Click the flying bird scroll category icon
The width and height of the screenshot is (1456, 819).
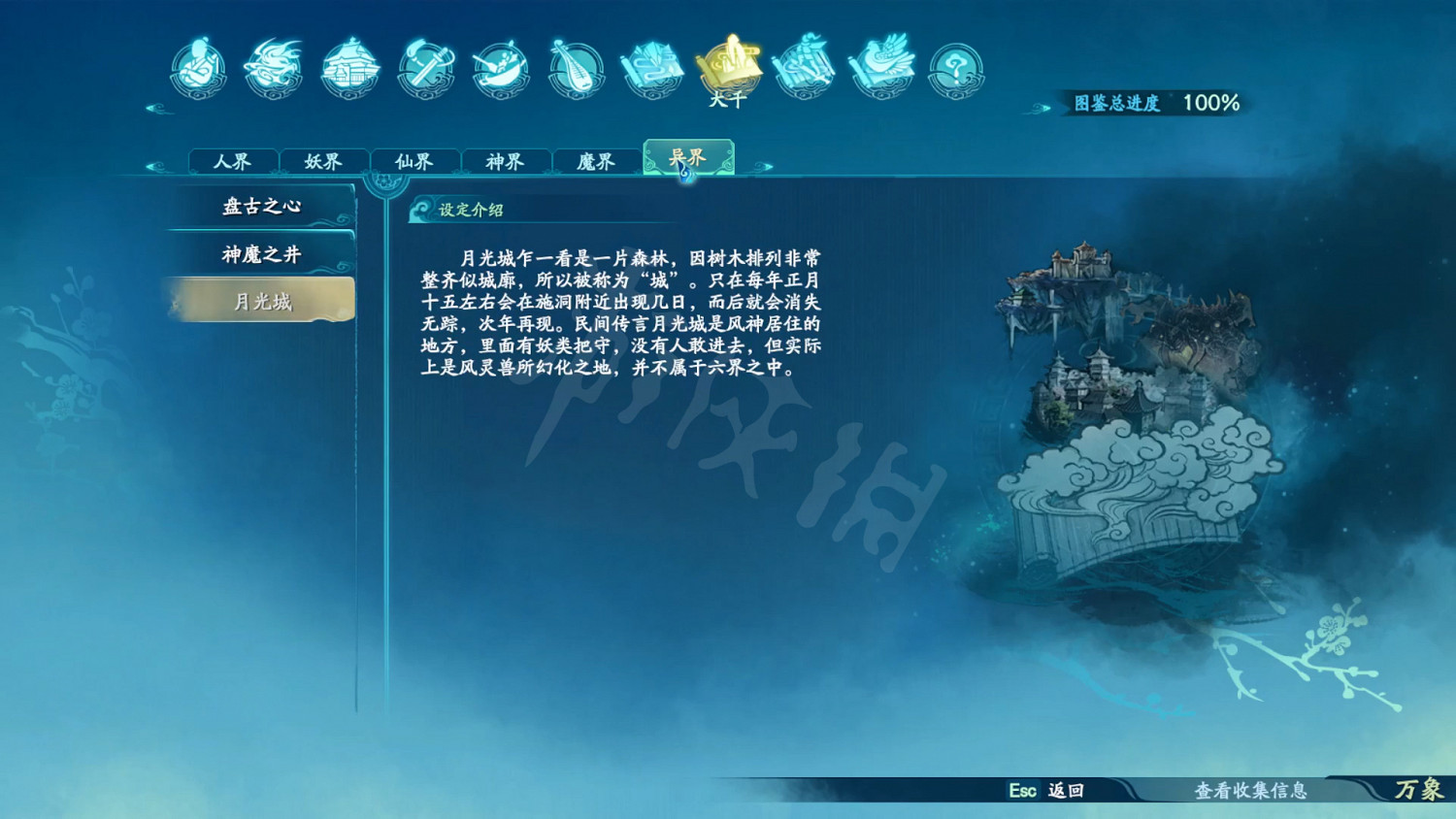882,68
